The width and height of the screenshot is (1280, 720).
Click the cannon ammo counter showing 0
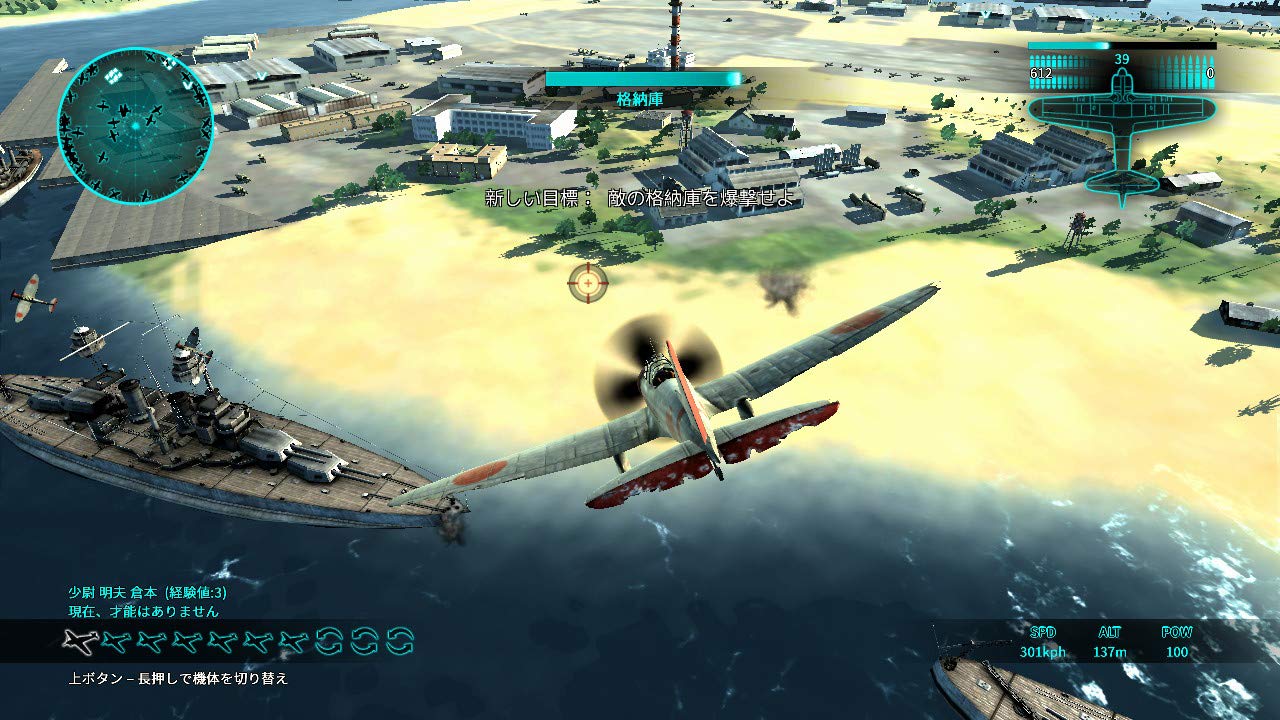1210,73
